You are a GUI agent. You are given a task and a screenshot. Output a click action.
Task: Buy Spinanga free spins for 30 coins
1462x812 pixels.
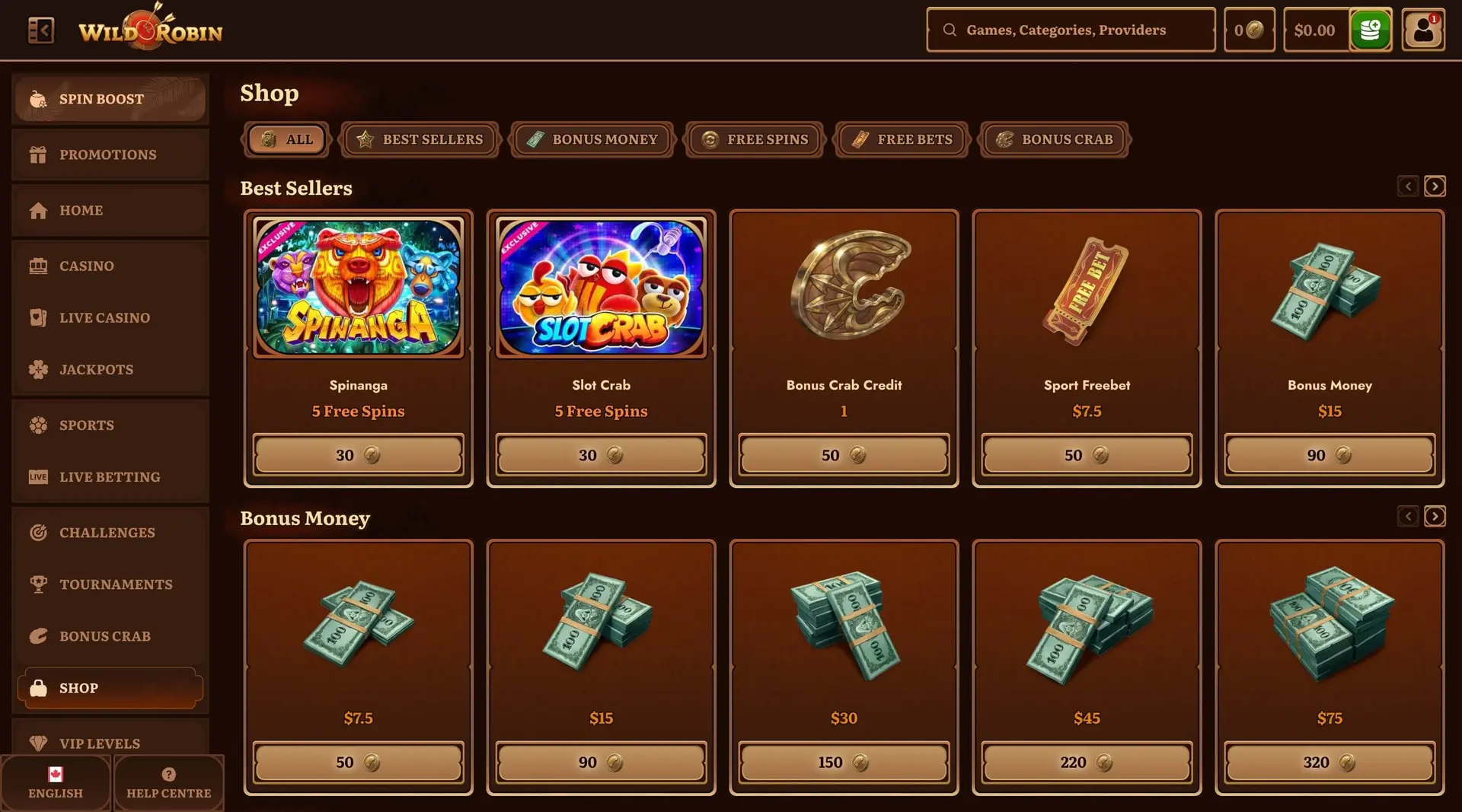[358, 455]
